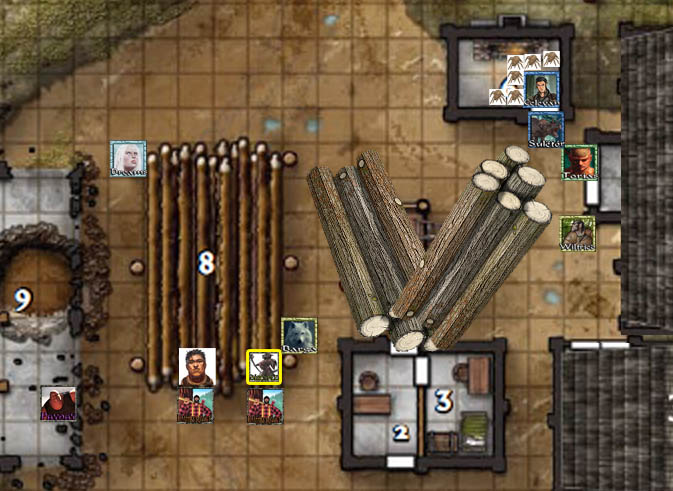Select the blue-bordered dark-haired man token
The height and width of the screenshot is (491, 673).
tap(541, 89)
